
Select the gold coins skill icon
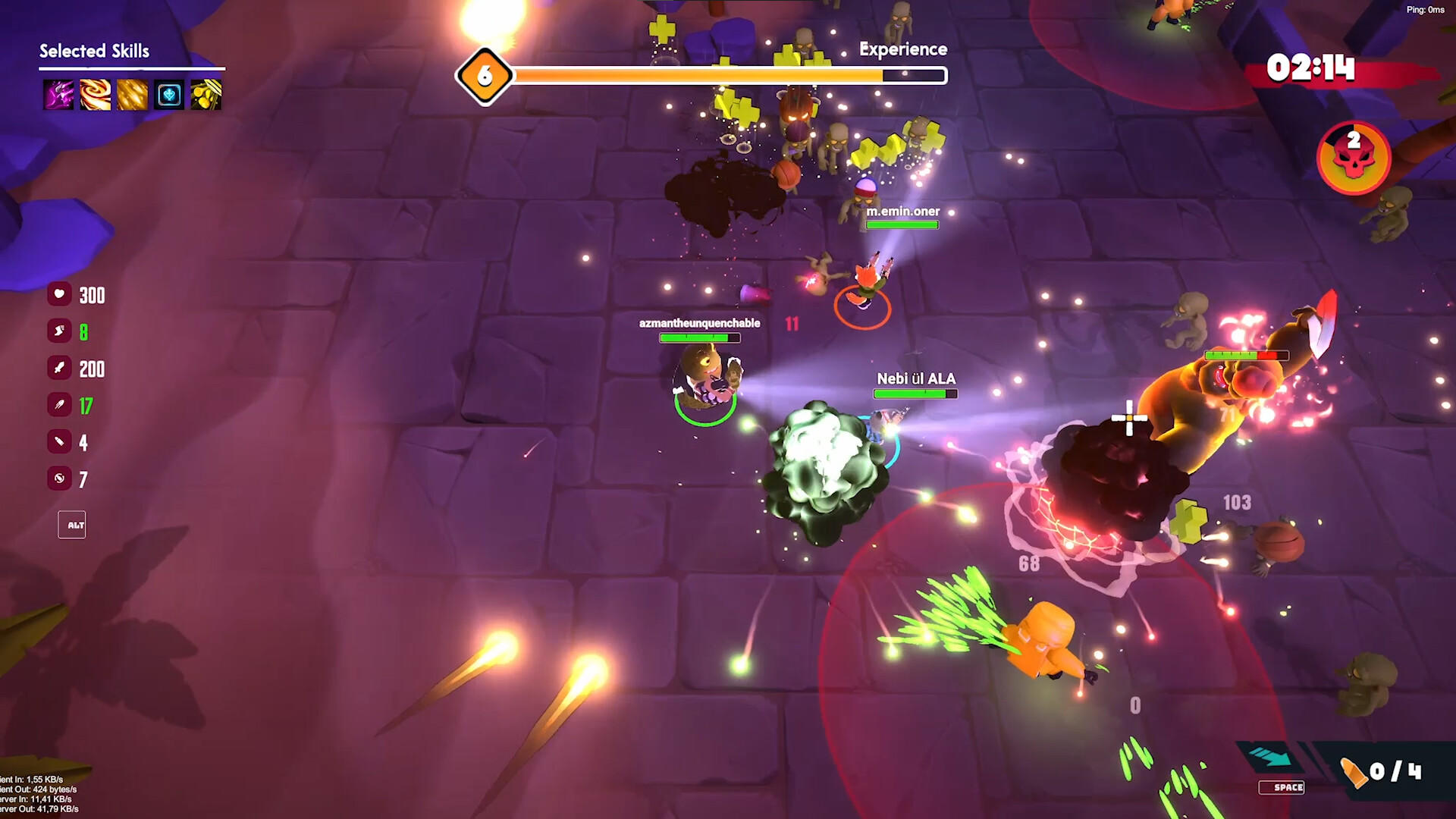click(206, 96)
